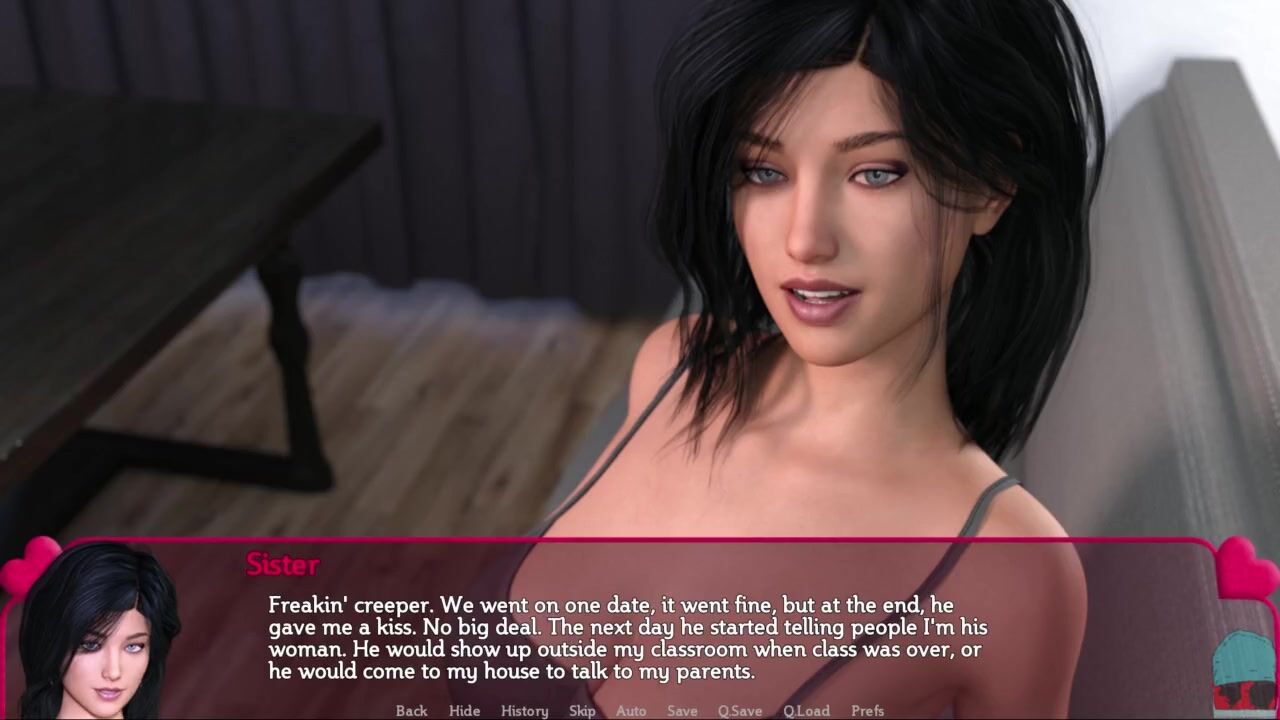Go Back to the previous dialogue line

[411, 711]
